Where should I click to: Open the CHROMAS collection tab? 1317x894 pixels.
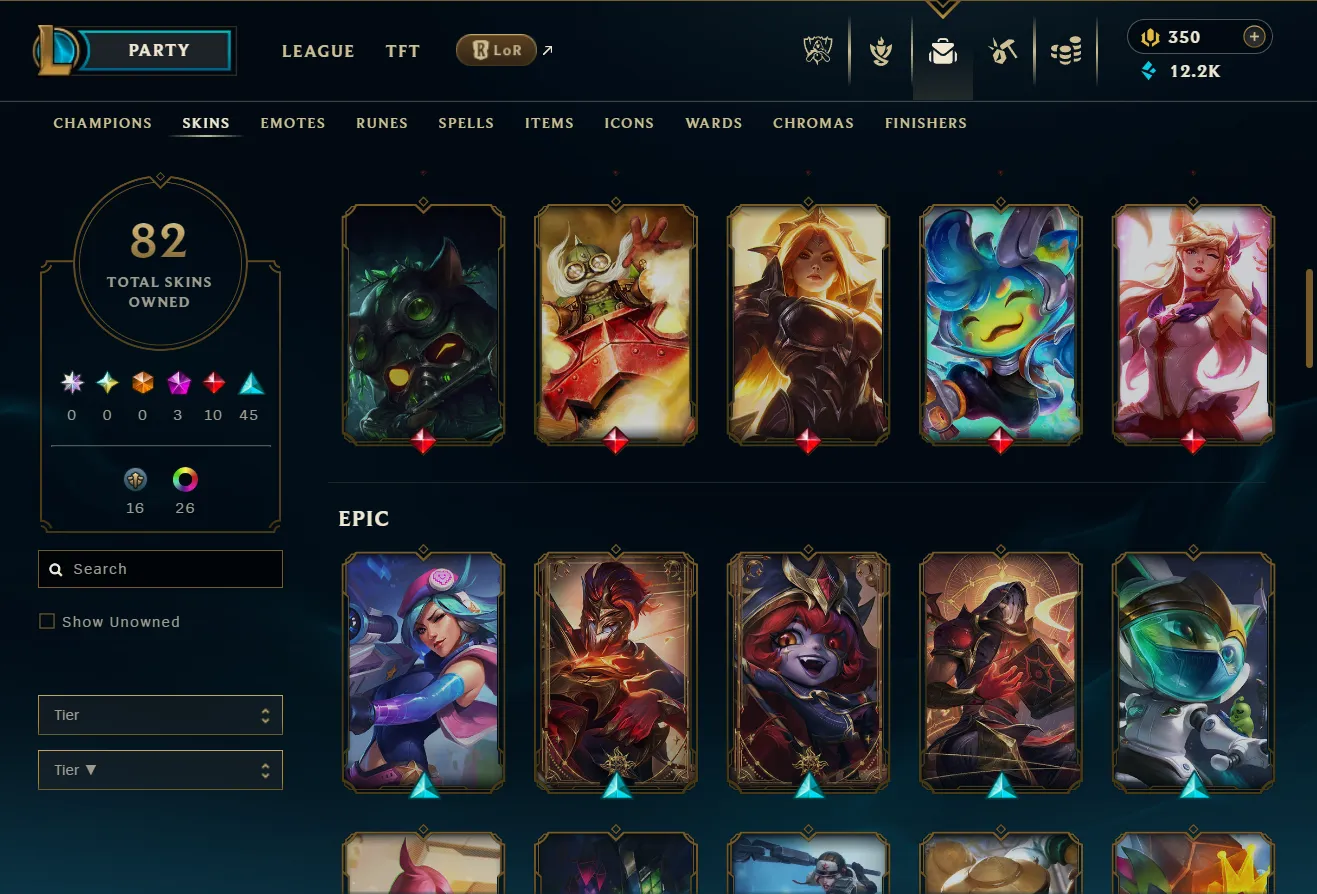pyautogui.click(x=813, y=123)
